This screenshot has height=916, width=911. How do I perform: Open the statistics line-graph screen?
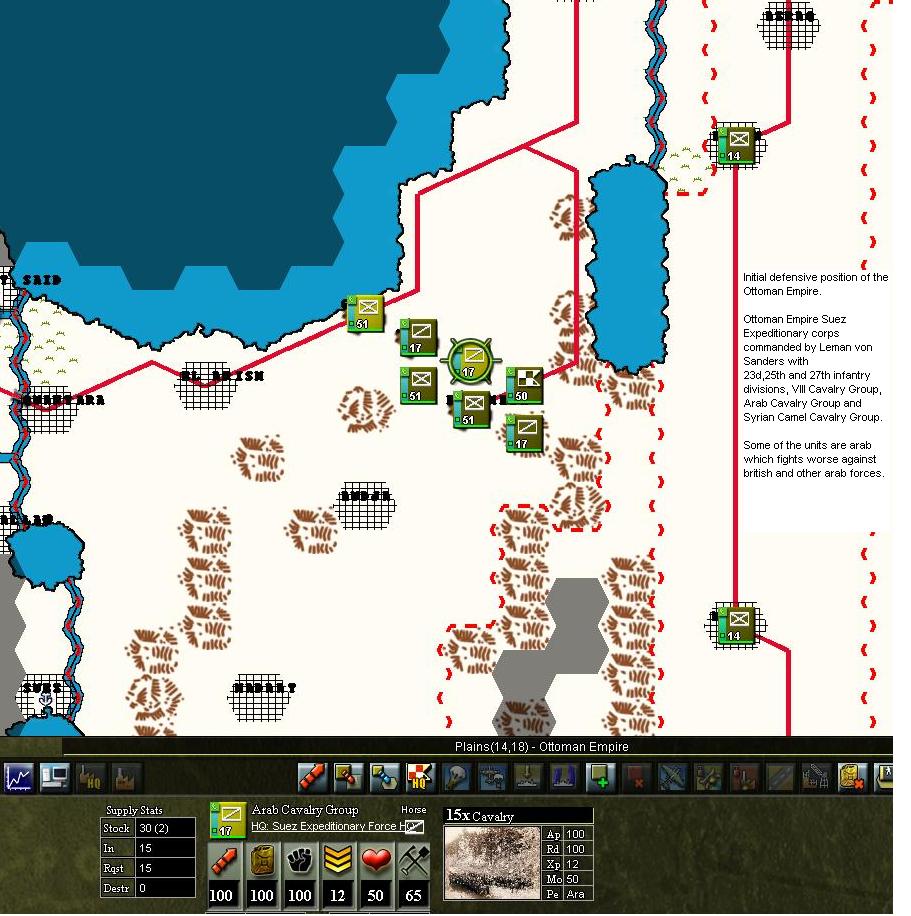point(19,777)
